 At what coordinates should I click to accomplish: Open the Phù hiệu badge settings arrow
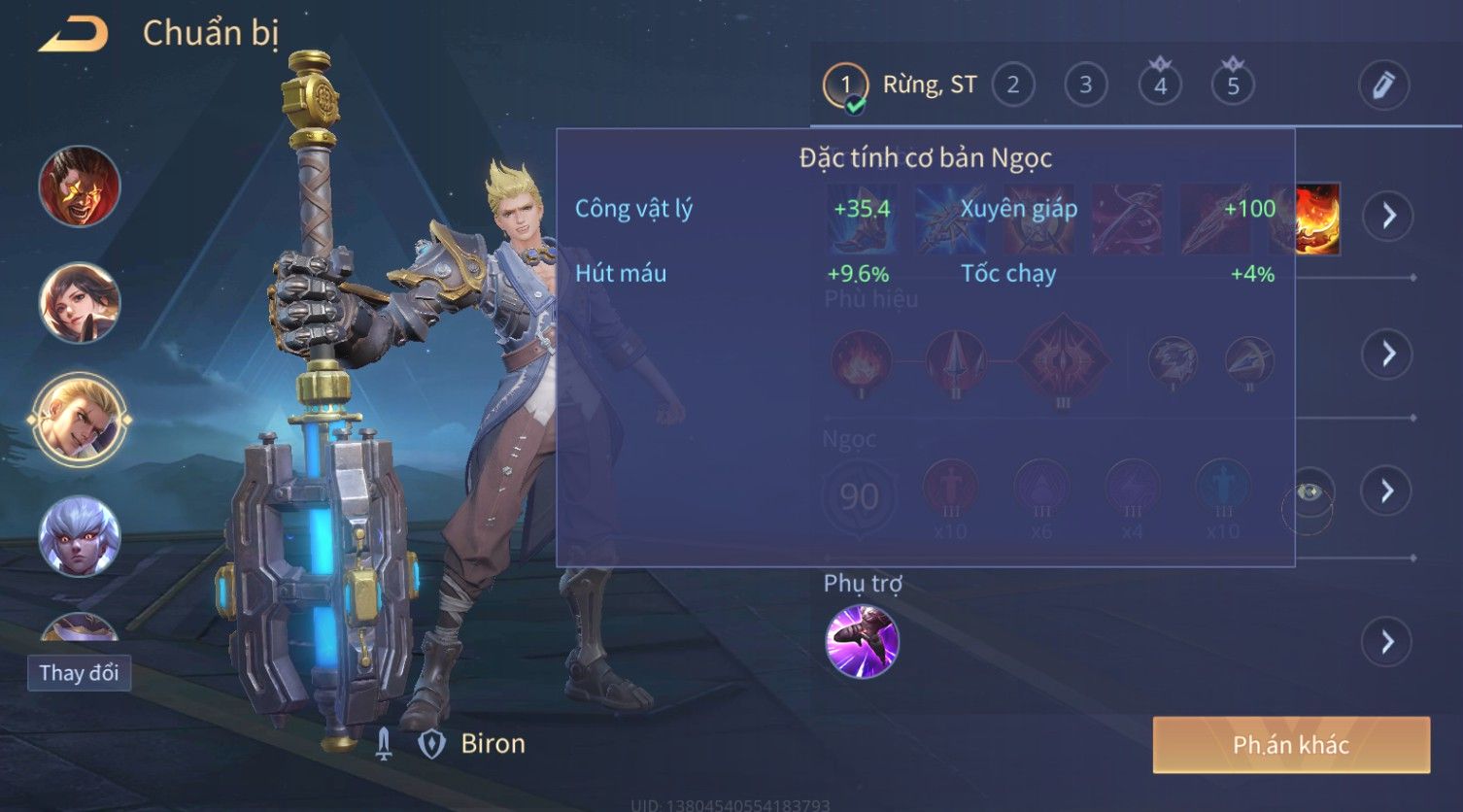coord(1388,354)
